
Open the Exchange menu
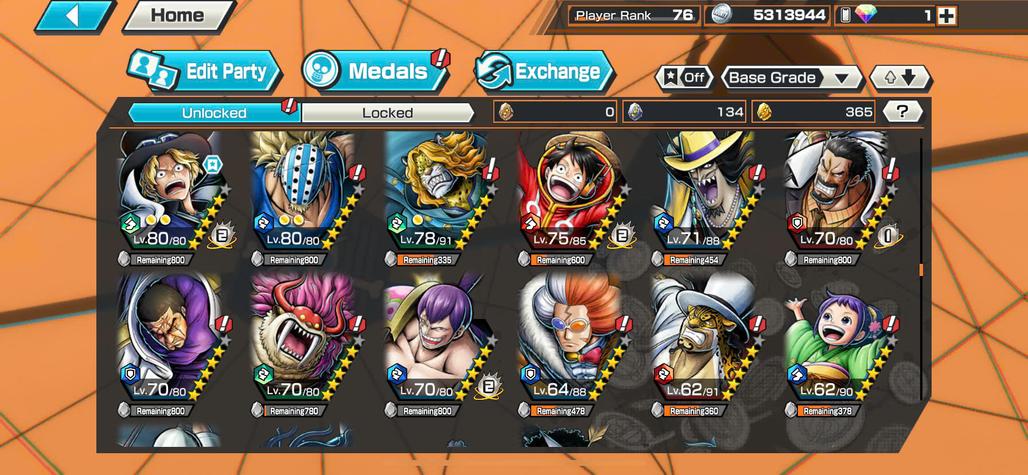click(544, 71)
